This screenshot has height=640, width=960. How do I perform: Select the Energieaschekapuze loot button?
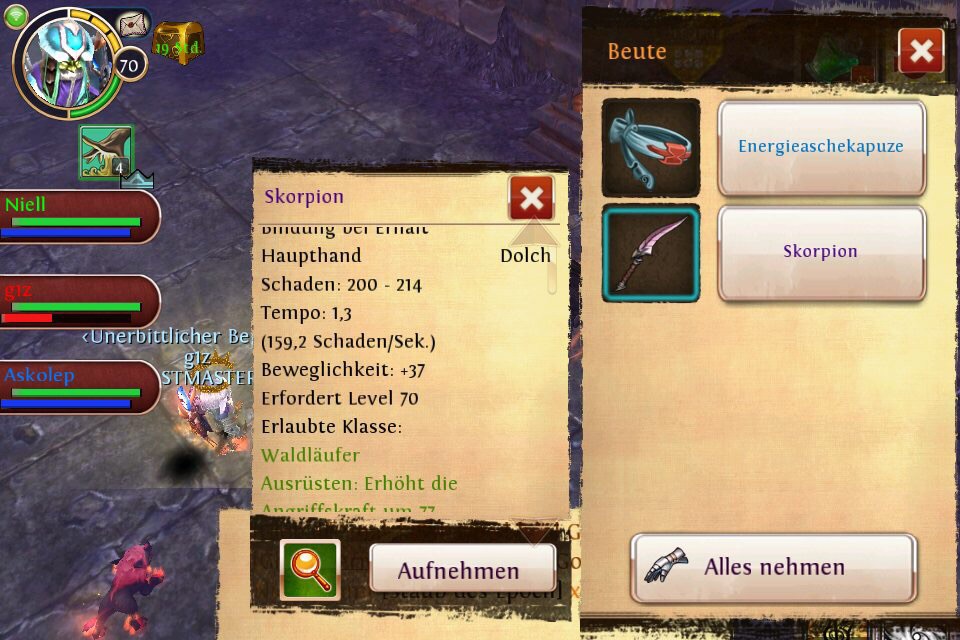point(821,147)
